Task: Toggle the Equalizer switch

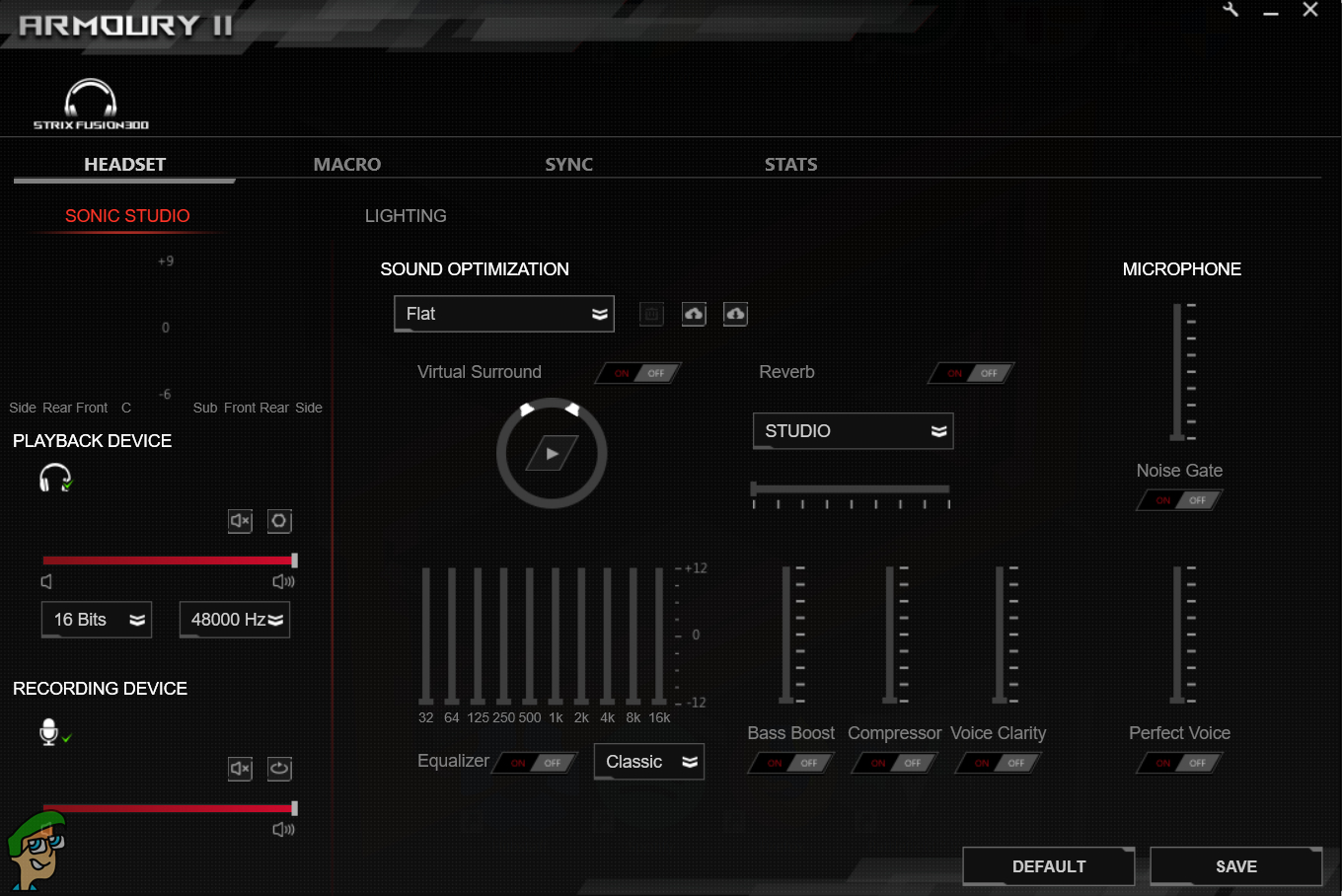Action: [536, 763]
